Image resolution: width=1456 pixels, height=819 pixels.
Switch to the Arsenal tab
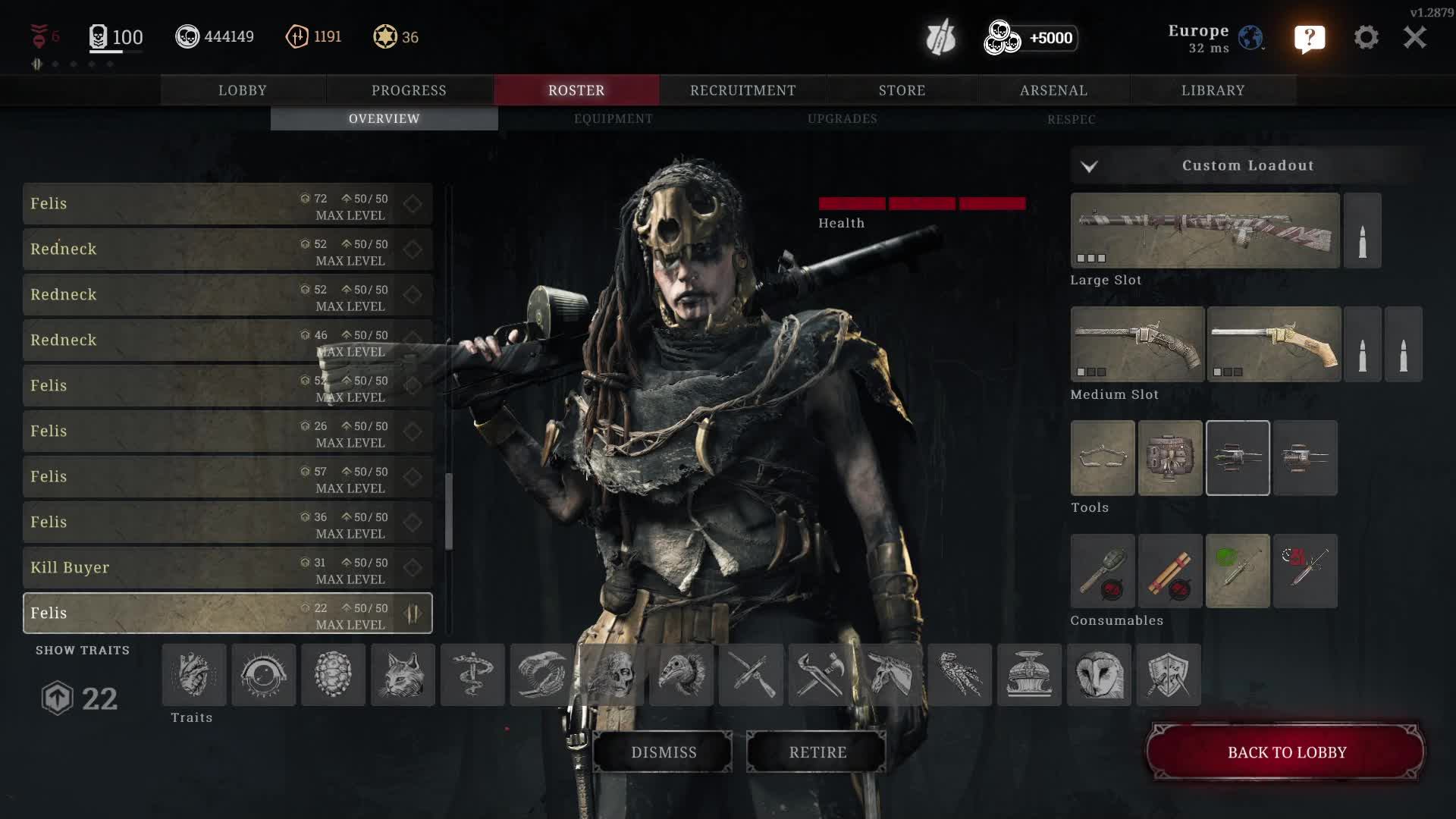coord(1053,90)
